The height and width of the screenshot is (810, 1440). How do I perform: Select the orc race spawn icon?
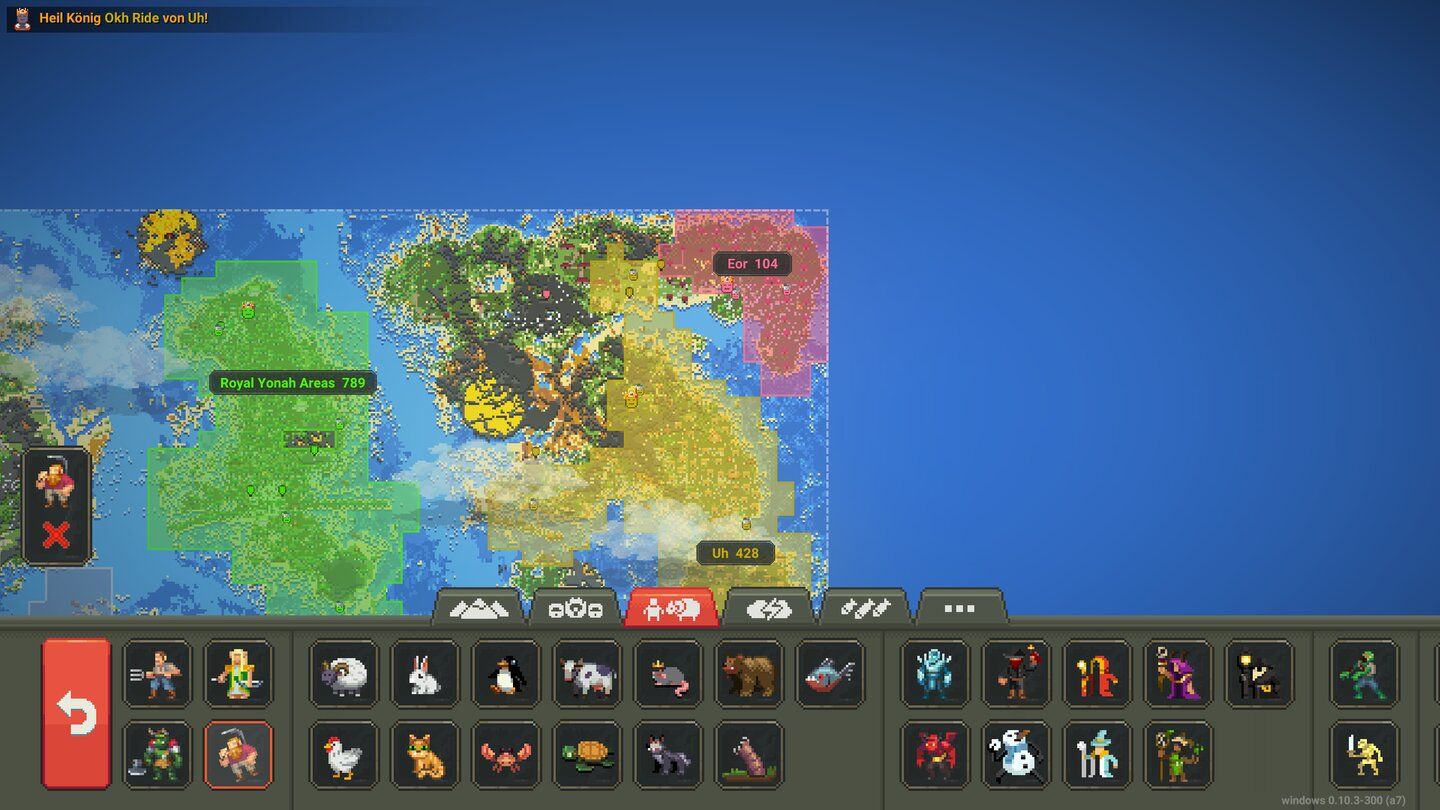pos(156,756)
